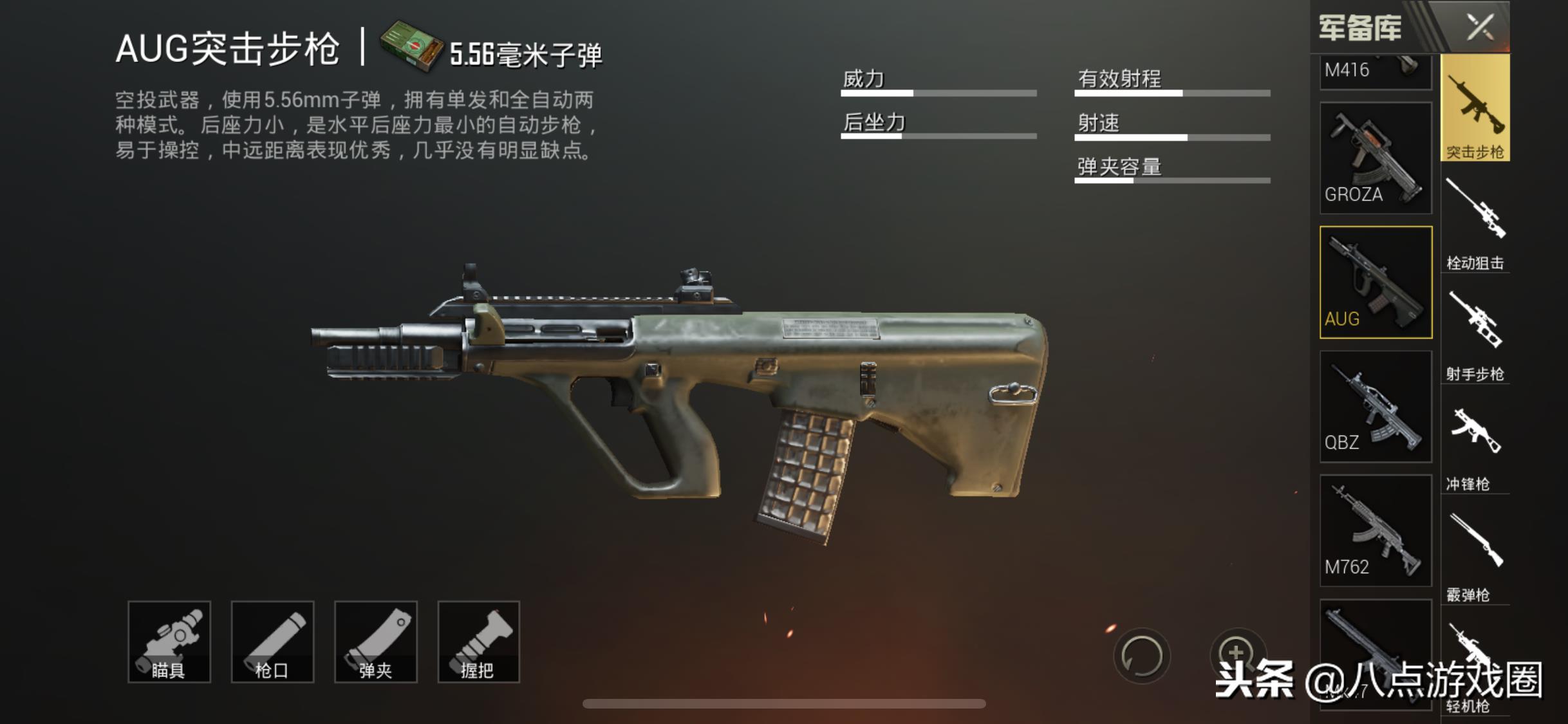Switch to the 冲锋枪 submachine gun category
The height and width of the screenshot is (724, 1568).
click(x=1475, y=444)
